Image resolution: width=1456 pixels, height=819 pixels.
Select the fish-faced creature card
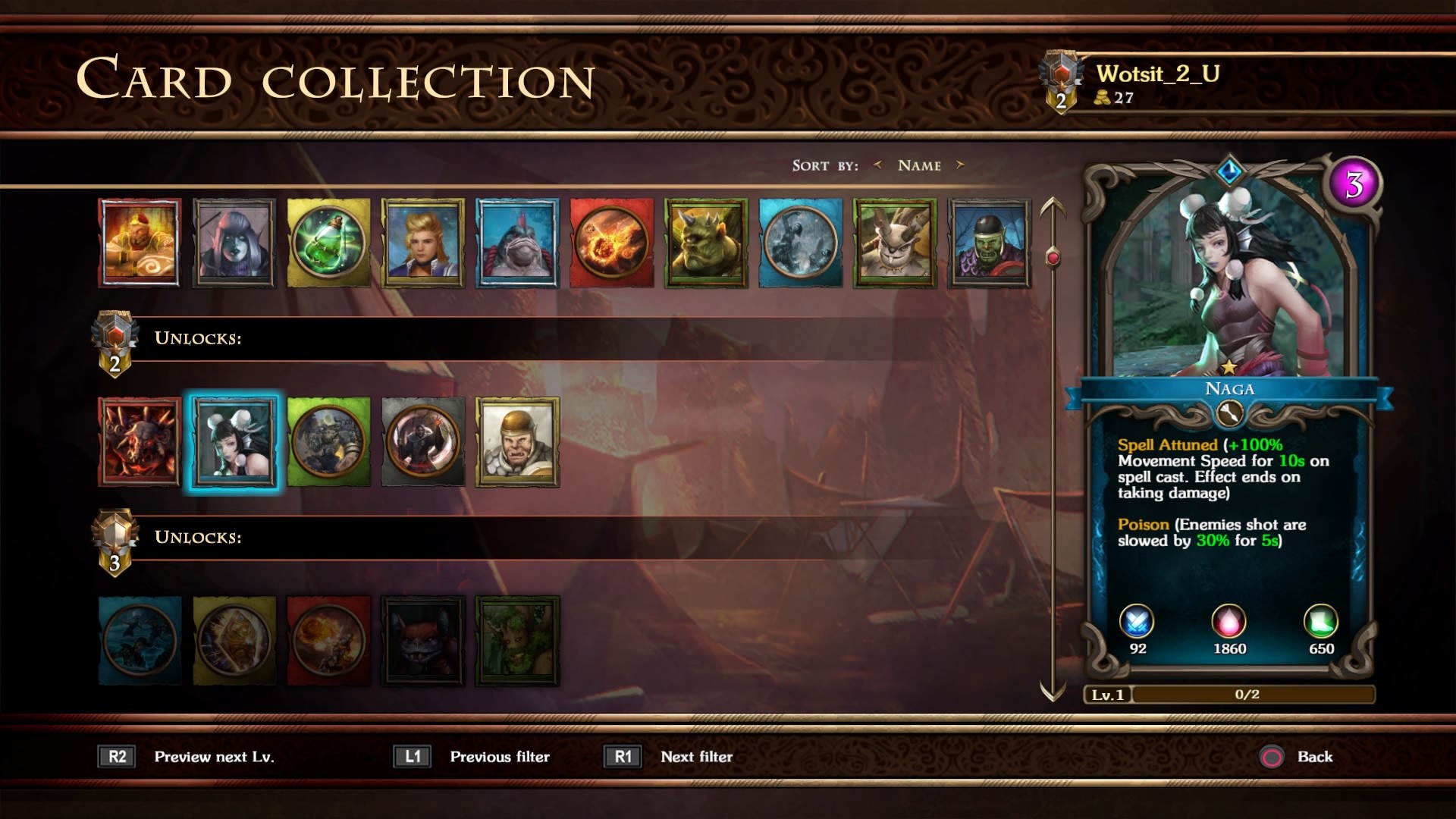point(517,243)
